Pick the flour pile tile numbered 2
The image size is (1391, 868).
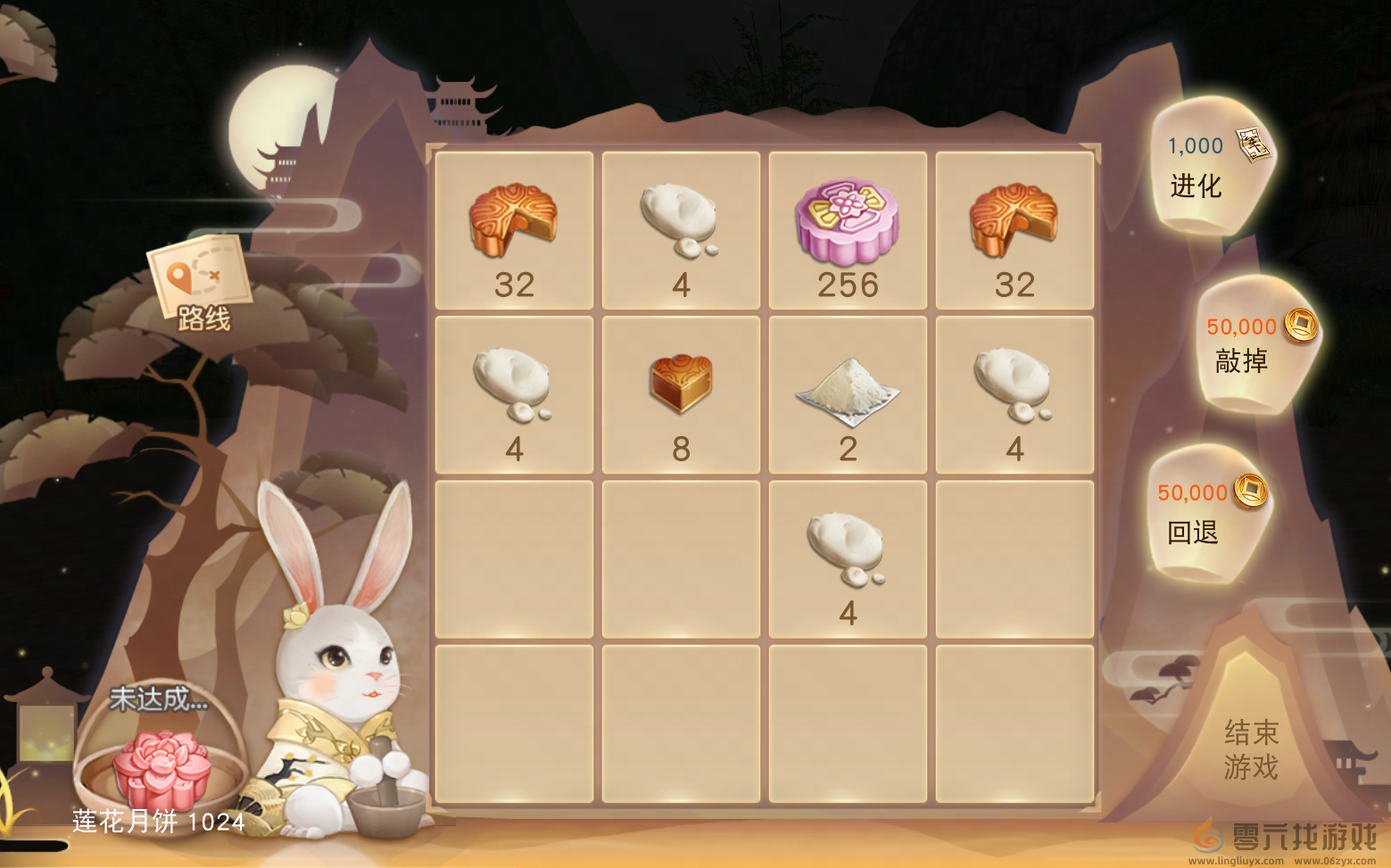coord(847,394)
